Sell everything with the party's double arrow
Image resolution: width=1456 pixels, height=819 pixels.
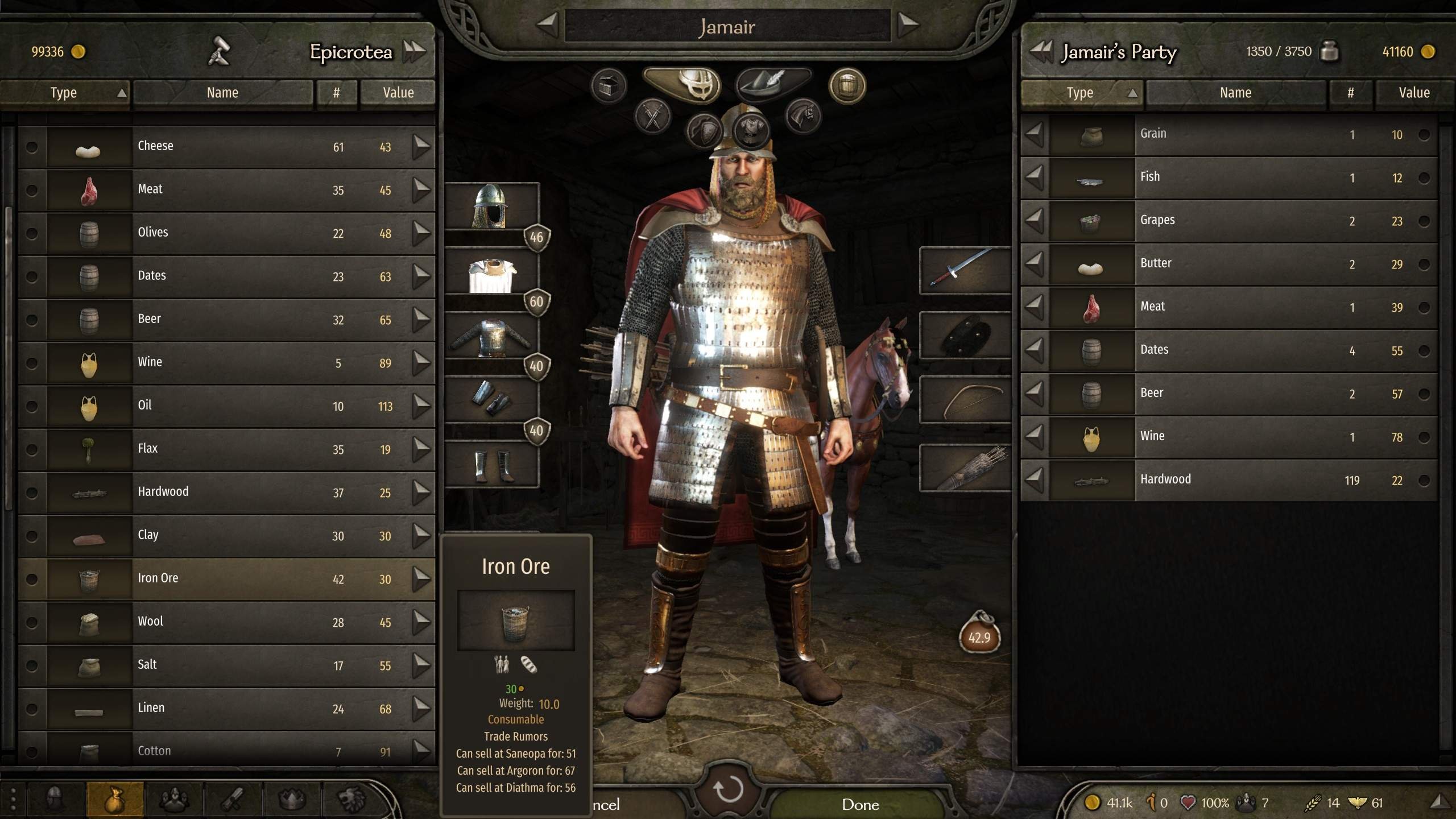[x=1041, y=51]
